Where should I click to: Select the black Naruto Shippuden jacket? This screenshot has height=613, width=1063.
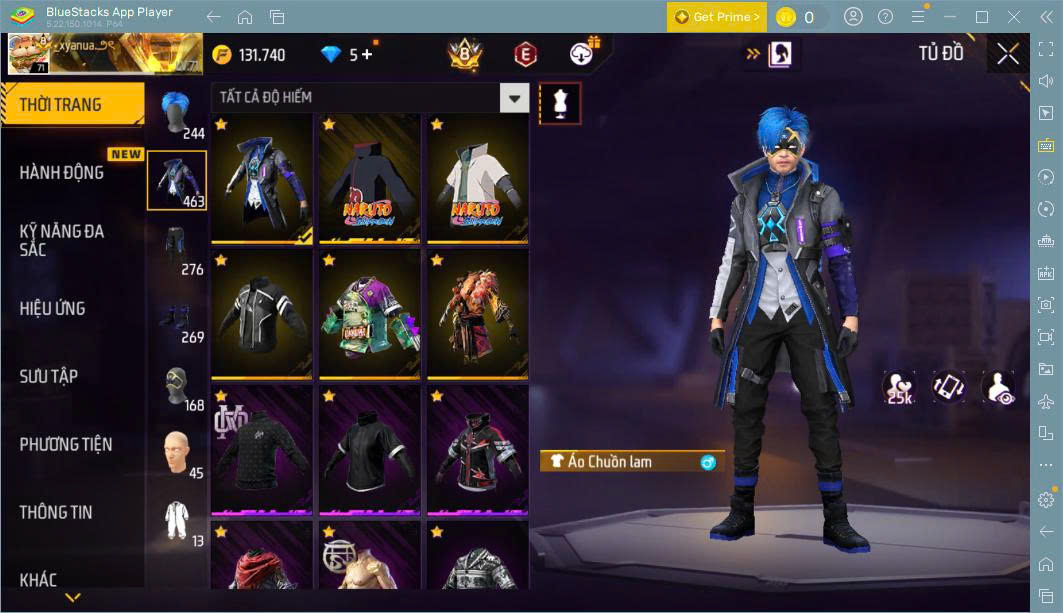[369, 178]
